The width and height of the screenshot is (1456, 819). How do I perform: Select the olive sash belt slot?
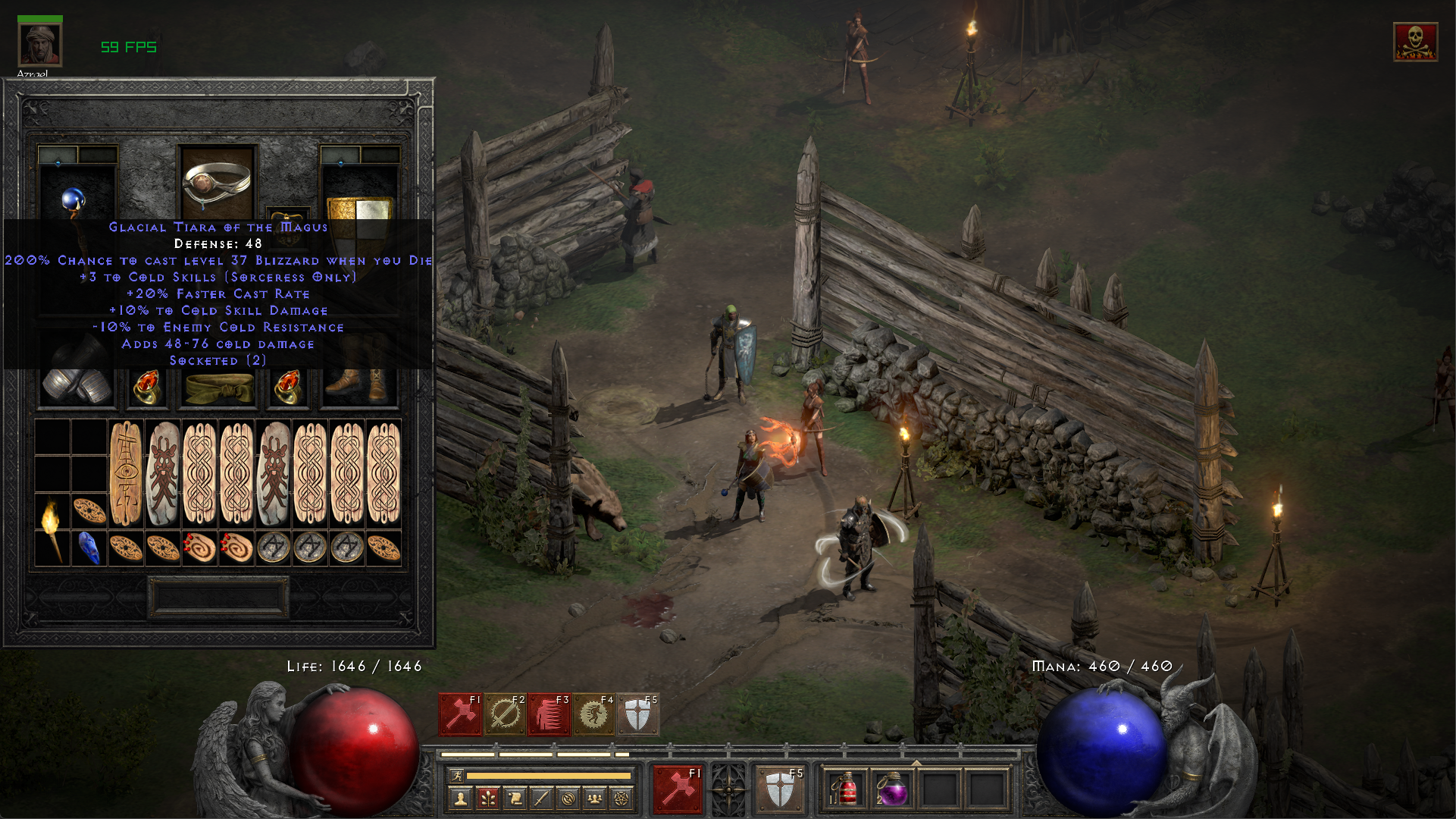[220, 388]
